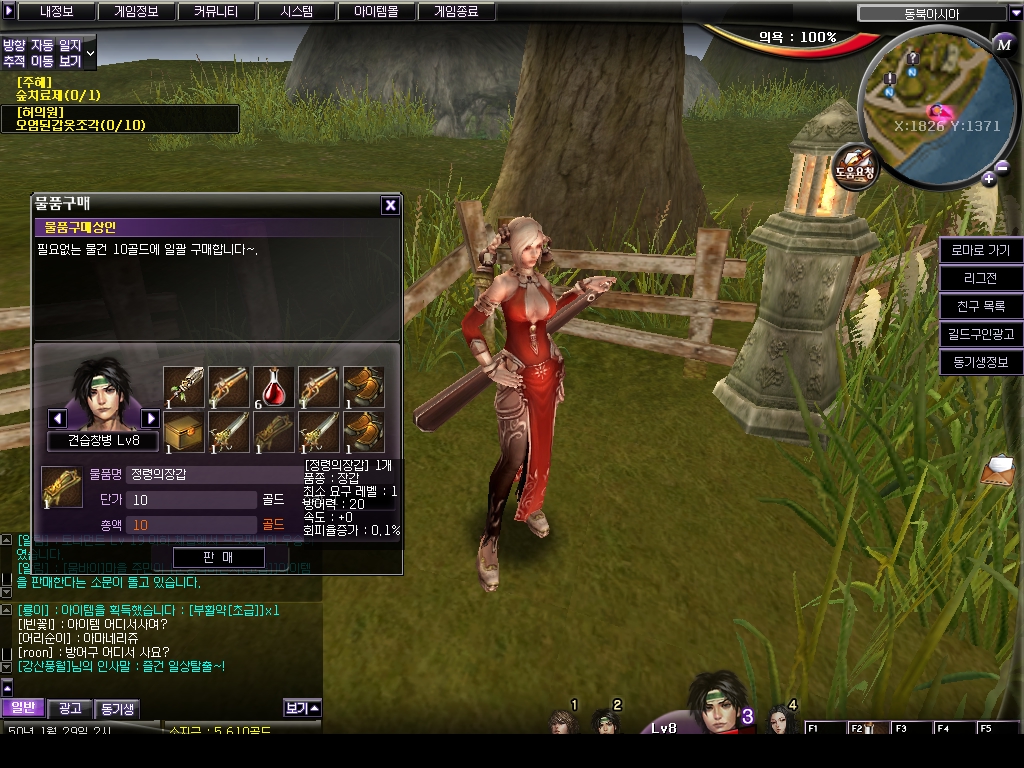
Task: Open the mail envelope notification
Action: tap(997, 468)
